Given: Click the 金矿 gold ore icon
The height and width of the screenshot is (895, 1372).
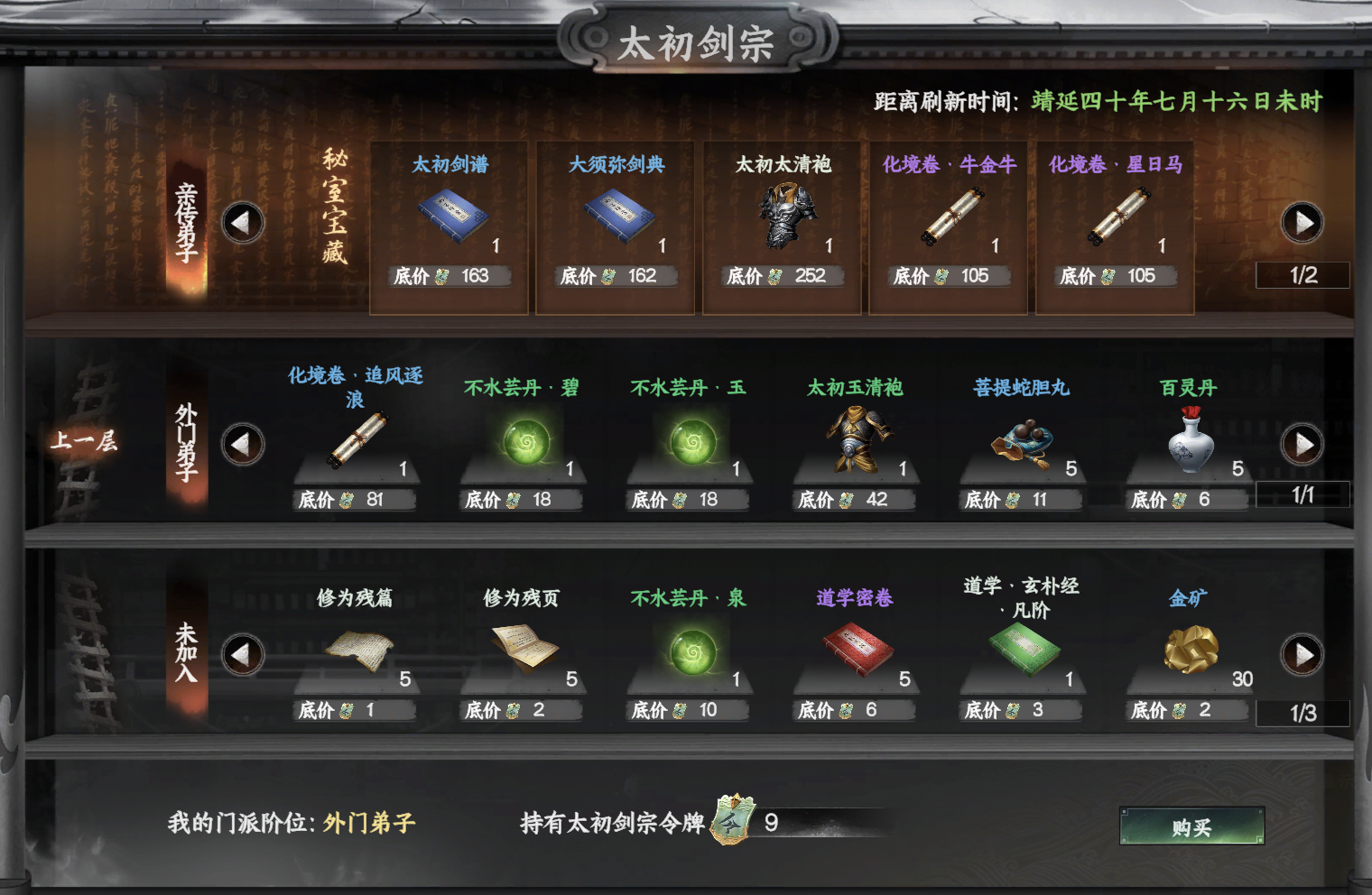Looking at the screenshot, I should pos(1188,651).
